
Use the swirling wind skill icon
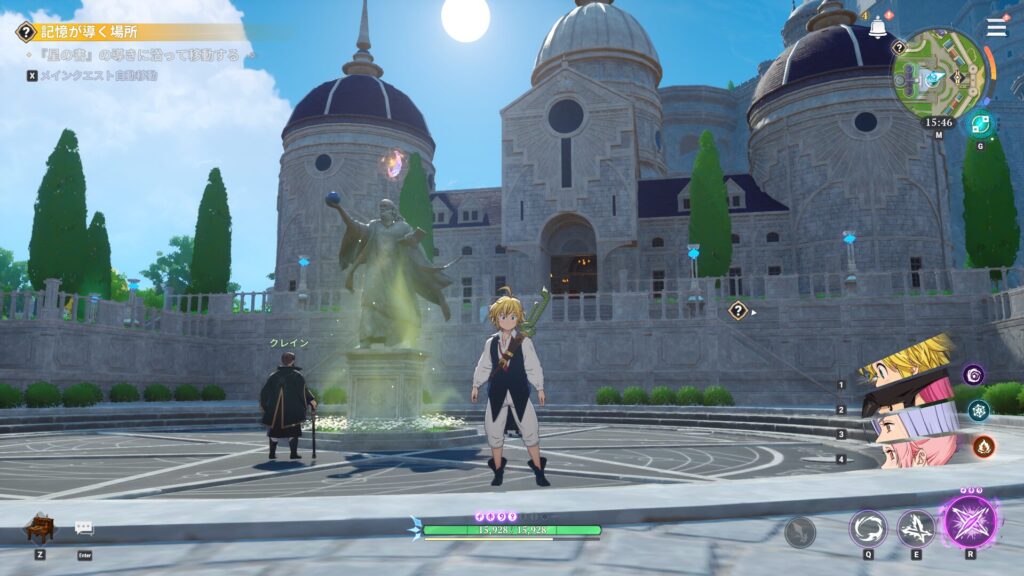[867, 528]
